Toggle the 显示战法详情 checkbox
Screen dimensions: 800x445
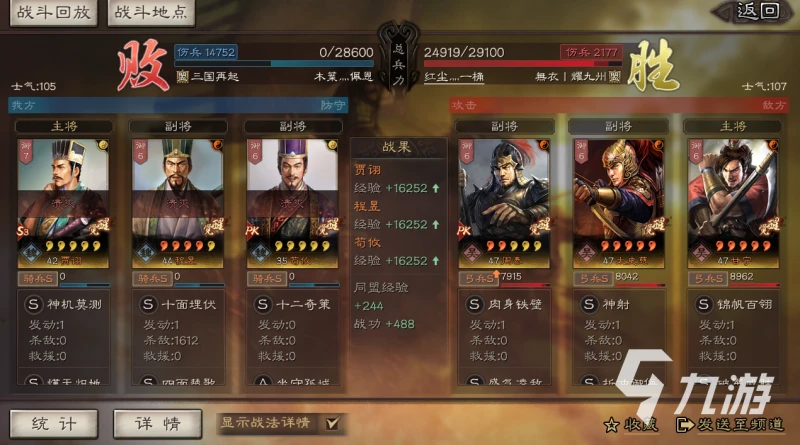tap(331, 423)
